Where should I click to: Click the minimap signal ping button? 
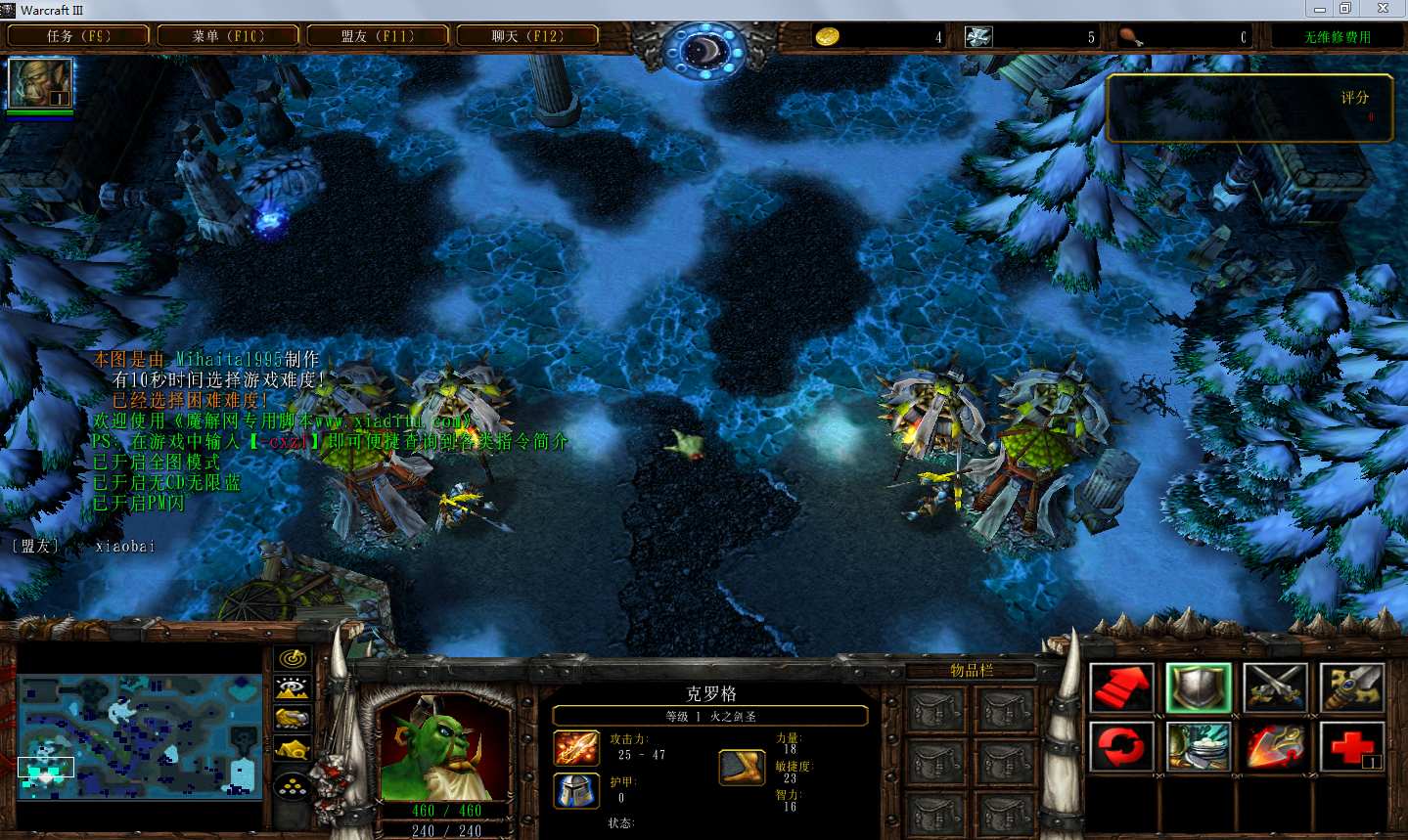[293, 658]
